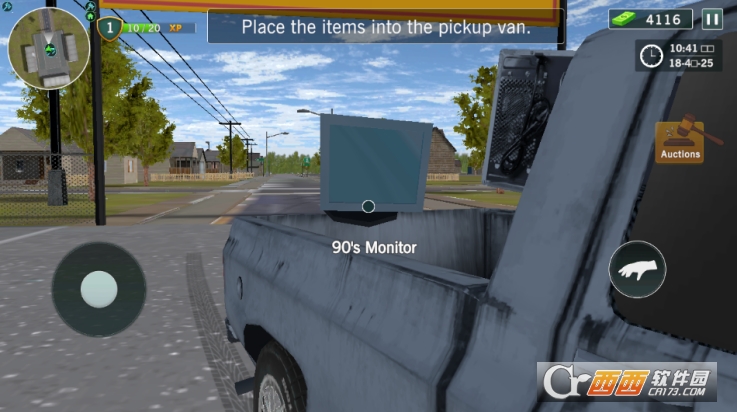Pause the game with the pause button
This screenshot has width=737, height=412.
pyautogui.click(x=711, y=19)
